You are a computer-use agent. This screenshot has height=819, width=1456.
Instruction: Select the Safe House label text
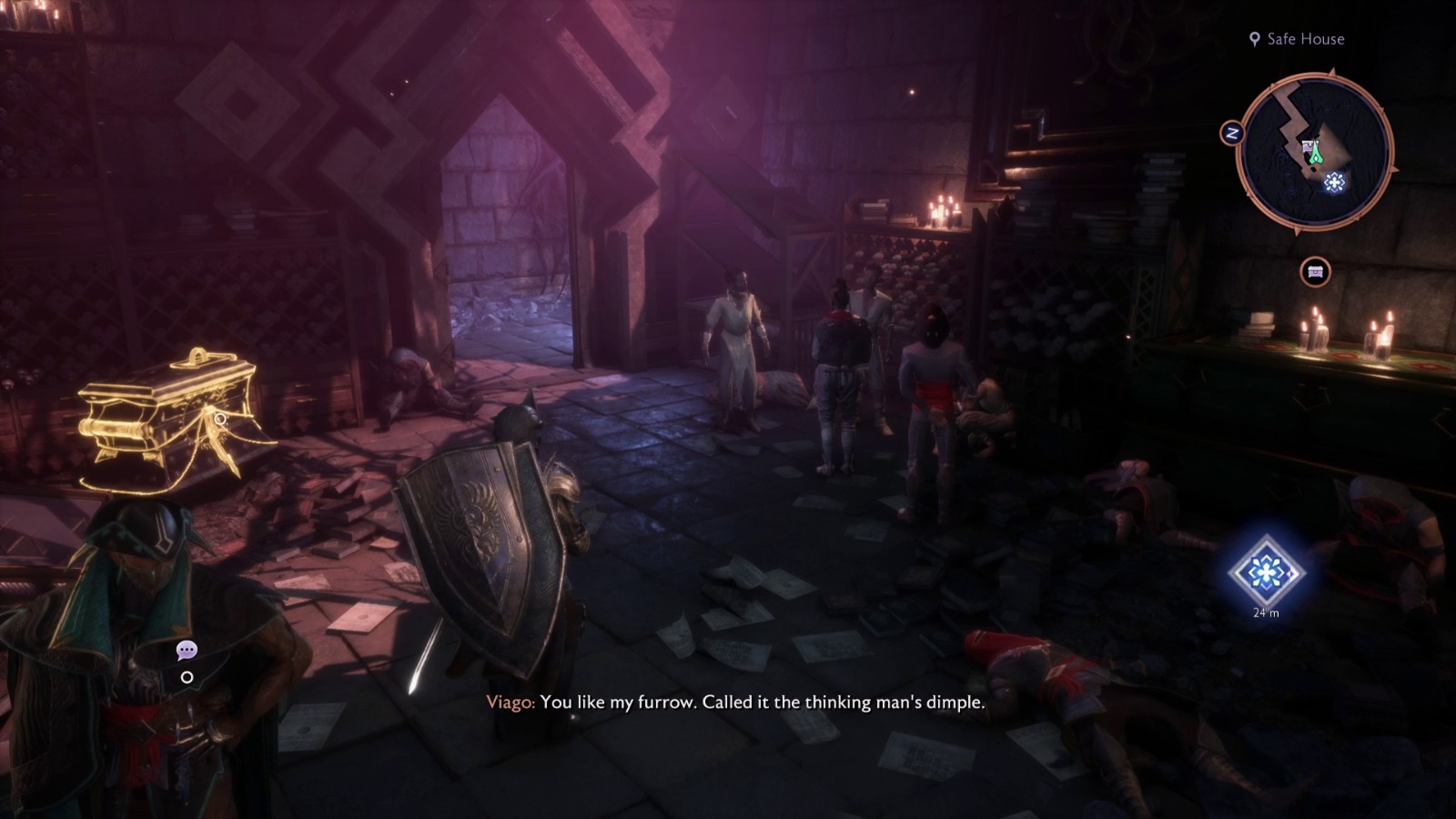(1306, 38)
